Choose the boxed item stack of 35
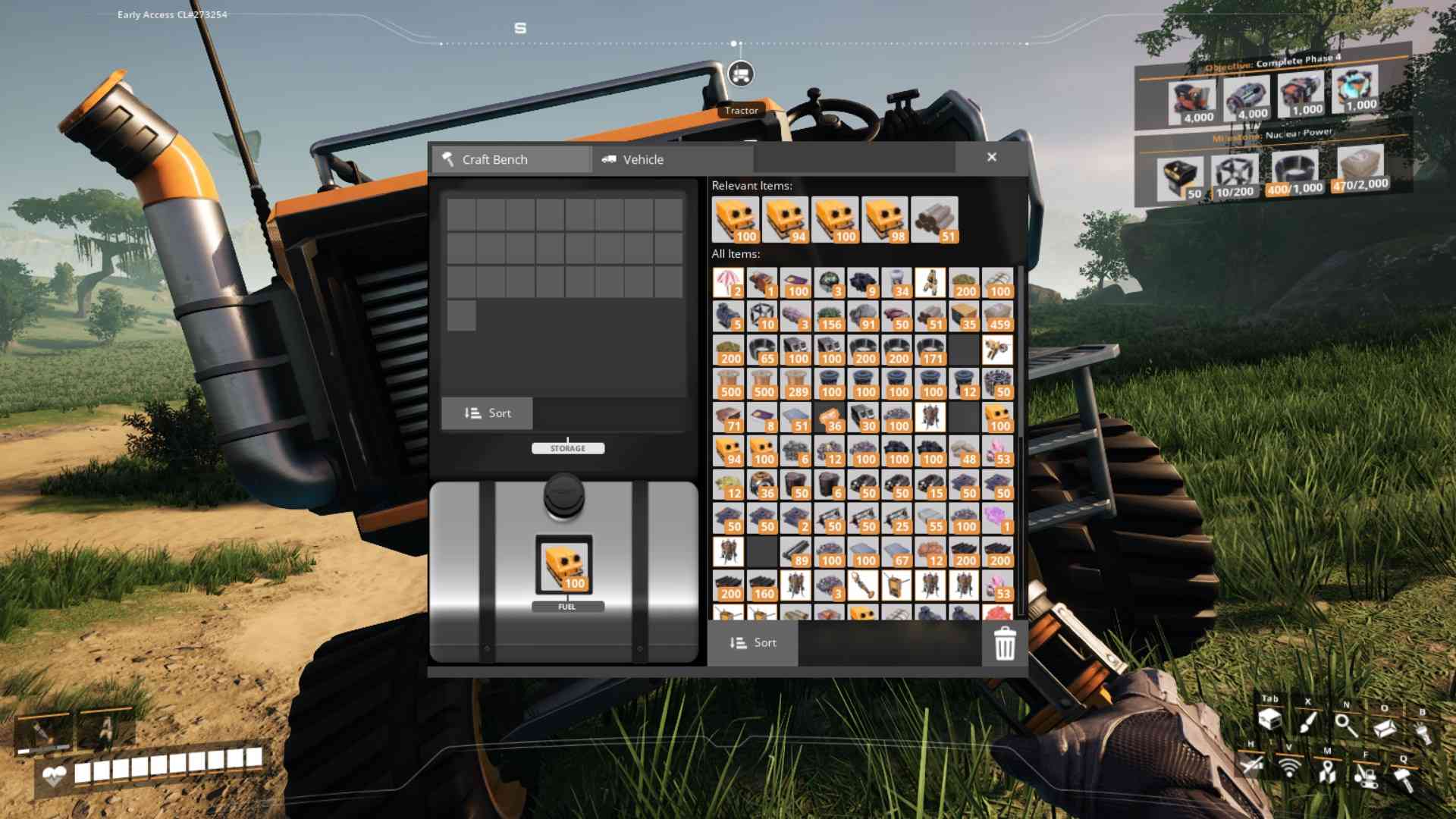 coord(964,316)
